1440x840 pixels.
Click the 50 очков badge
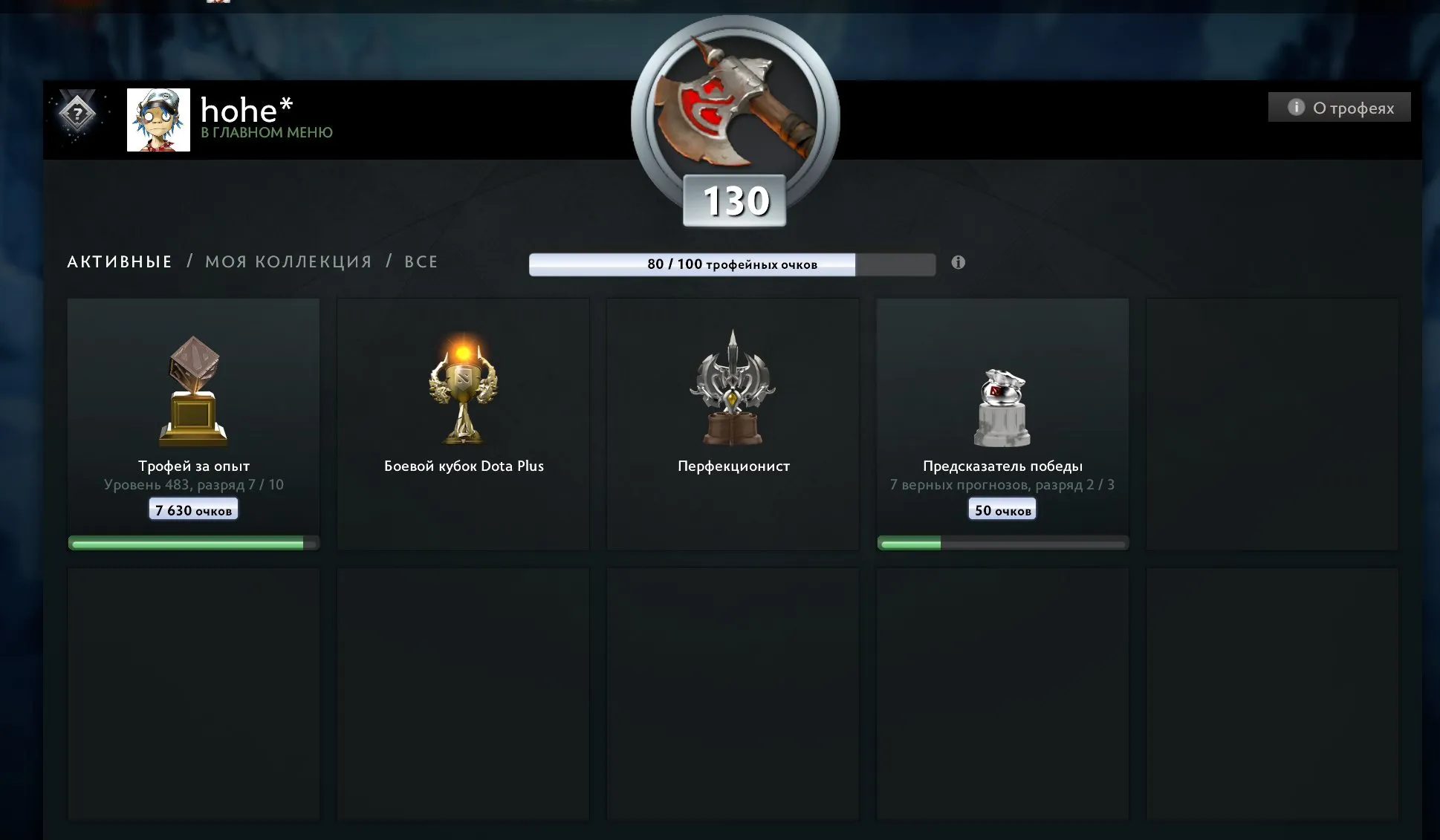coord(1002,509)
